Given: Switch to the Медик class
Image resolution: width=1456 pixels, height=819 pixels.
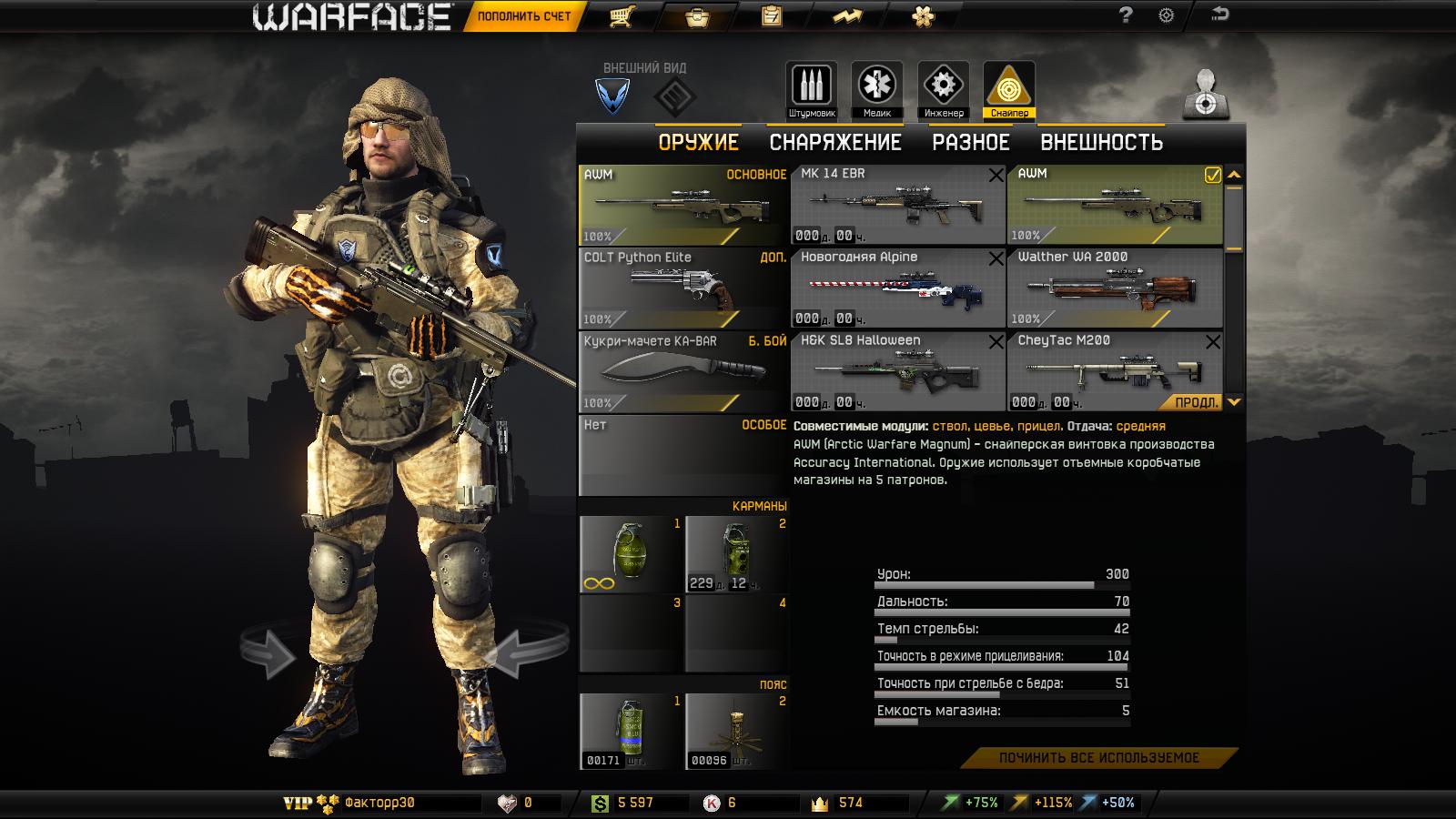Looking at the screenshot, I should point(876,90).
